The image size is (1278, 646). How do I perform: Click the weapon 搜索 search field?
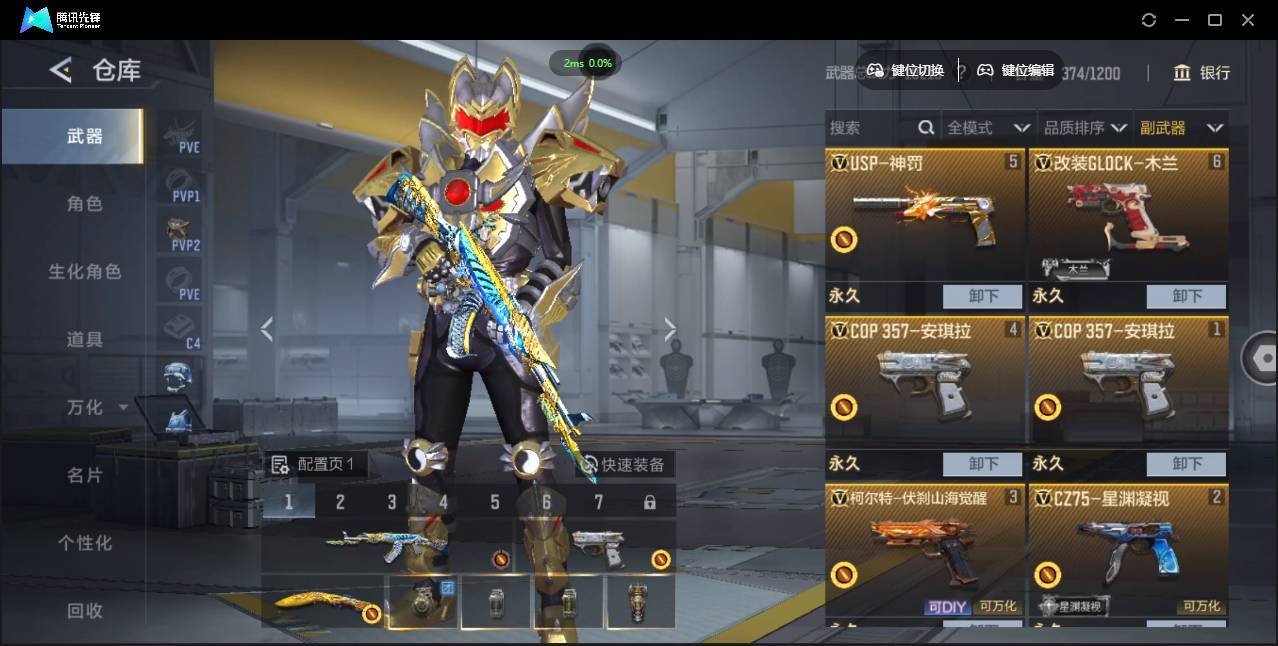pyautogui.click(x=870, y=128)
